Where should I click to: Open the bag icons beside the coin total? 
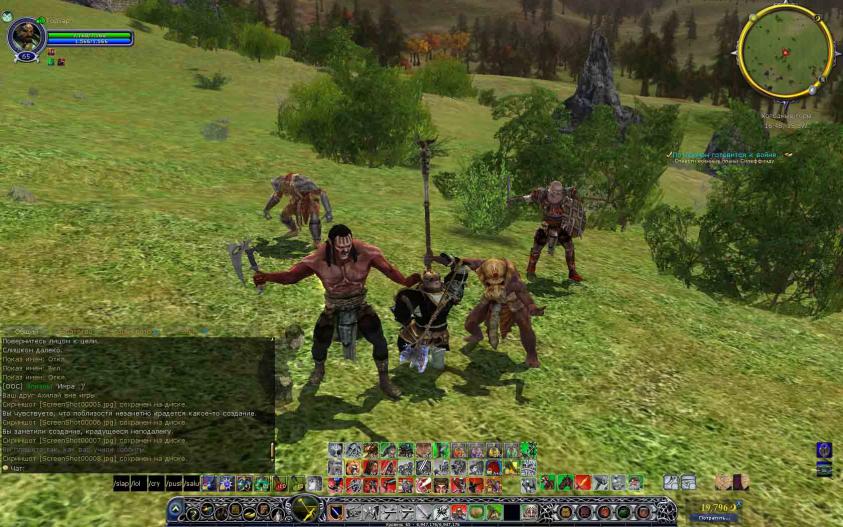(731, 483)
